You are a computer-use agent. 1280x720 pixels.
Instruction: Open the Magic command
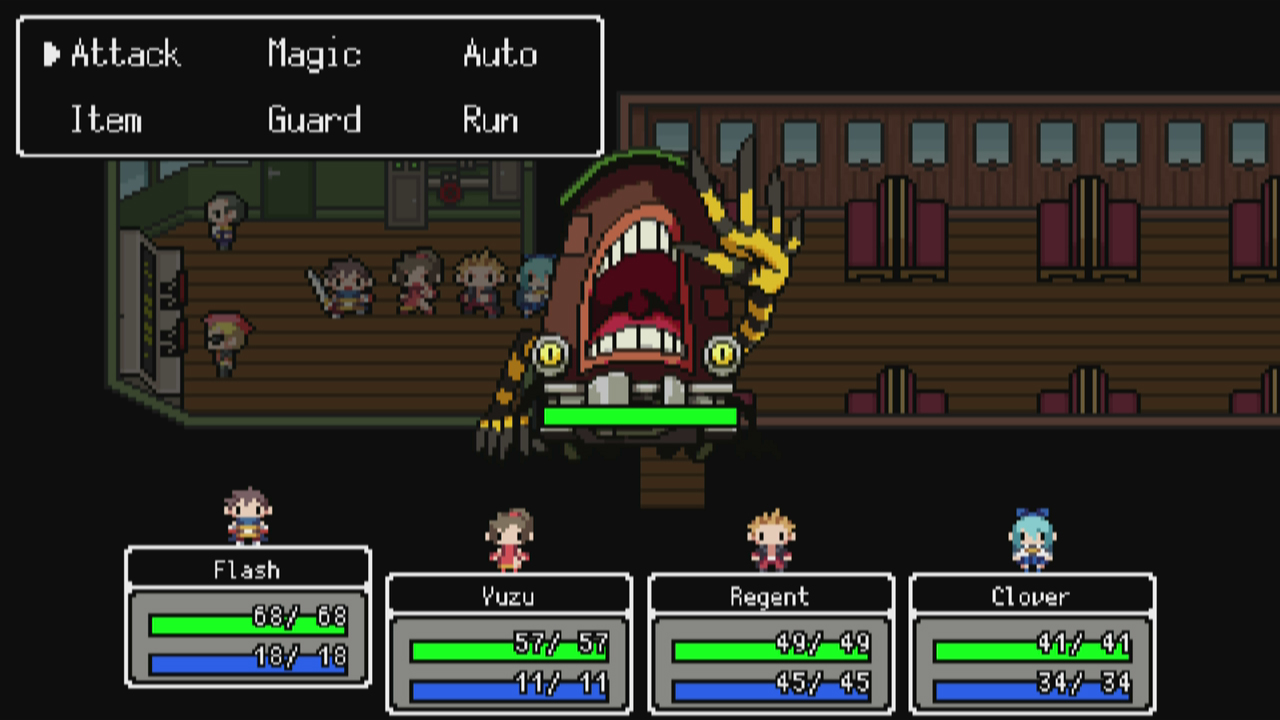click(x=313, y=55)
